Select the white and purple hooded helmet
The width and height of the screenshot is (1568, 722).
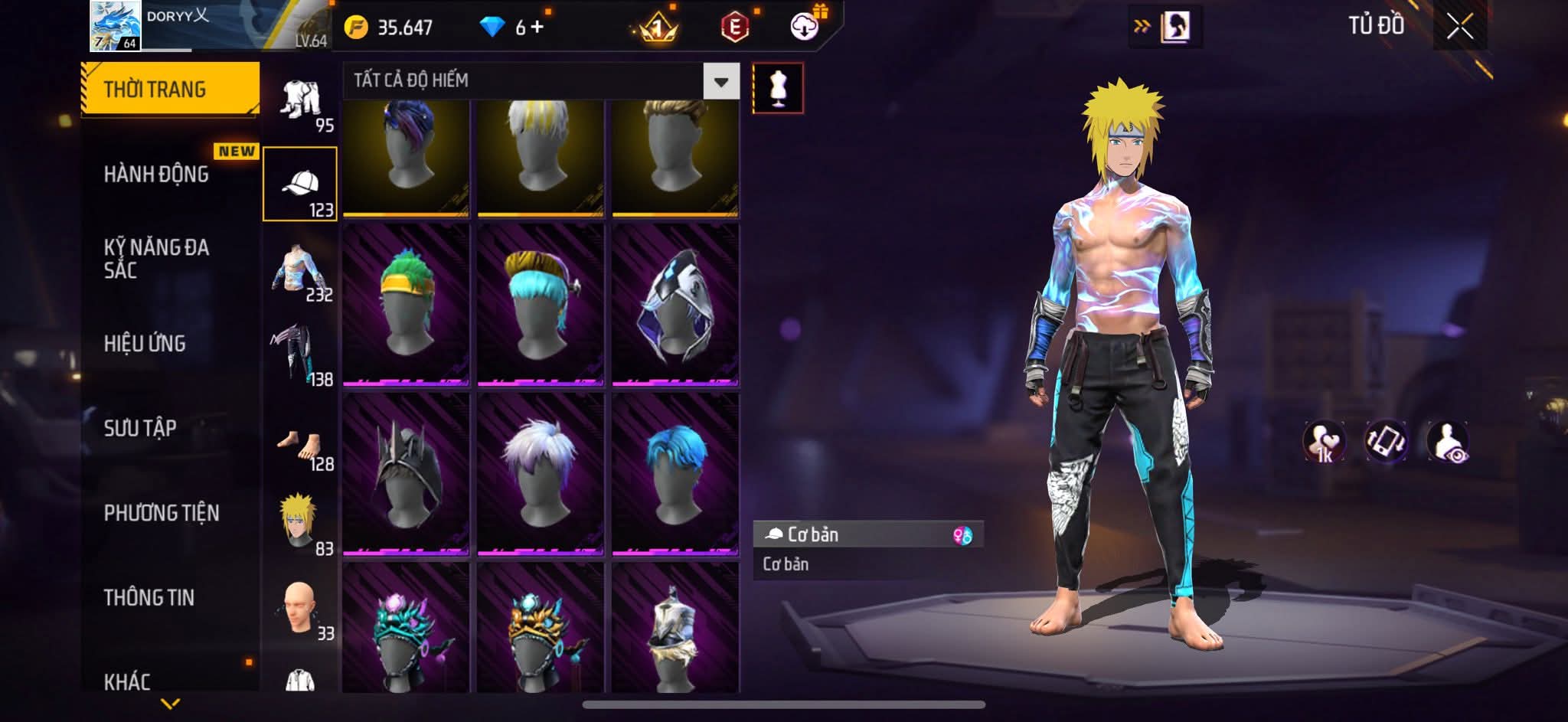[675, 304]
